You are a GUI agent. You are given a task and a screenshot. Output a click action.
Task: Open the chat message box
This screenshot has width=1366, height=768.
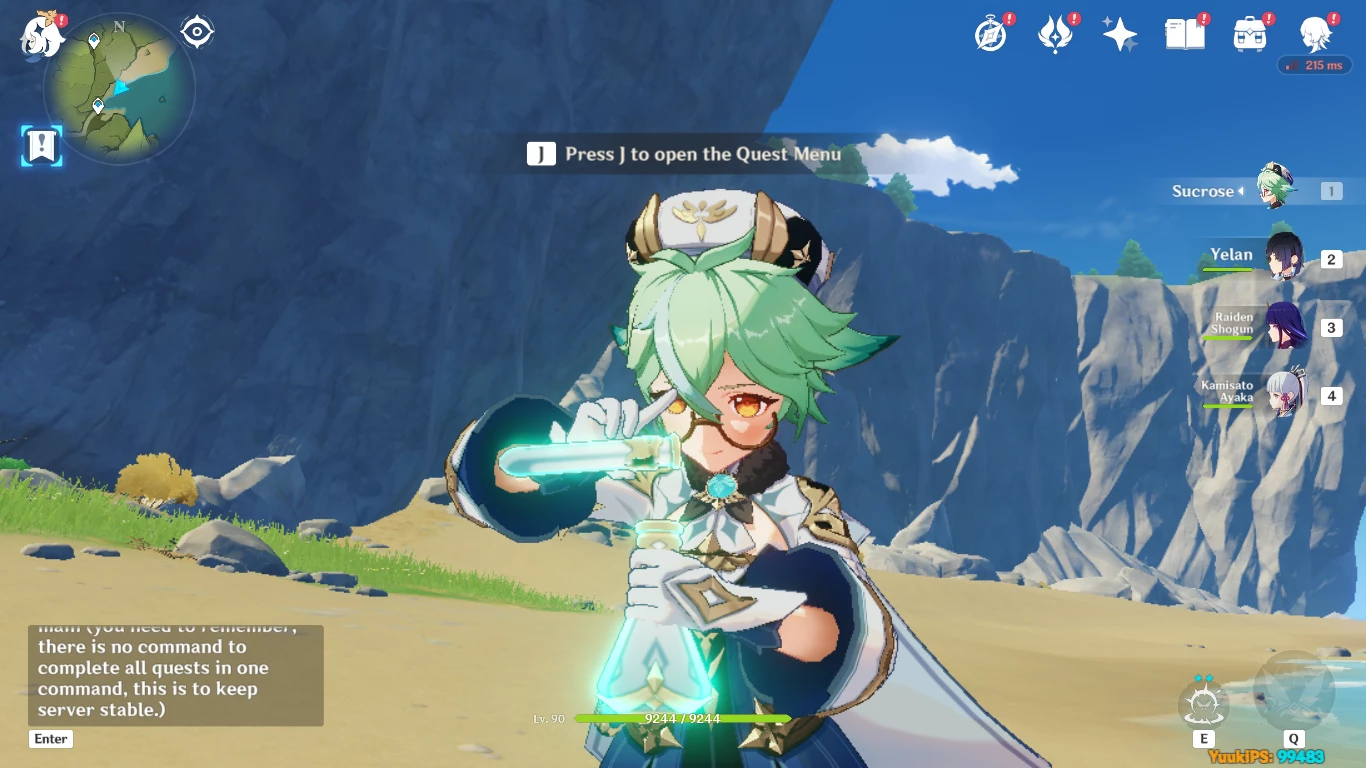175,675
